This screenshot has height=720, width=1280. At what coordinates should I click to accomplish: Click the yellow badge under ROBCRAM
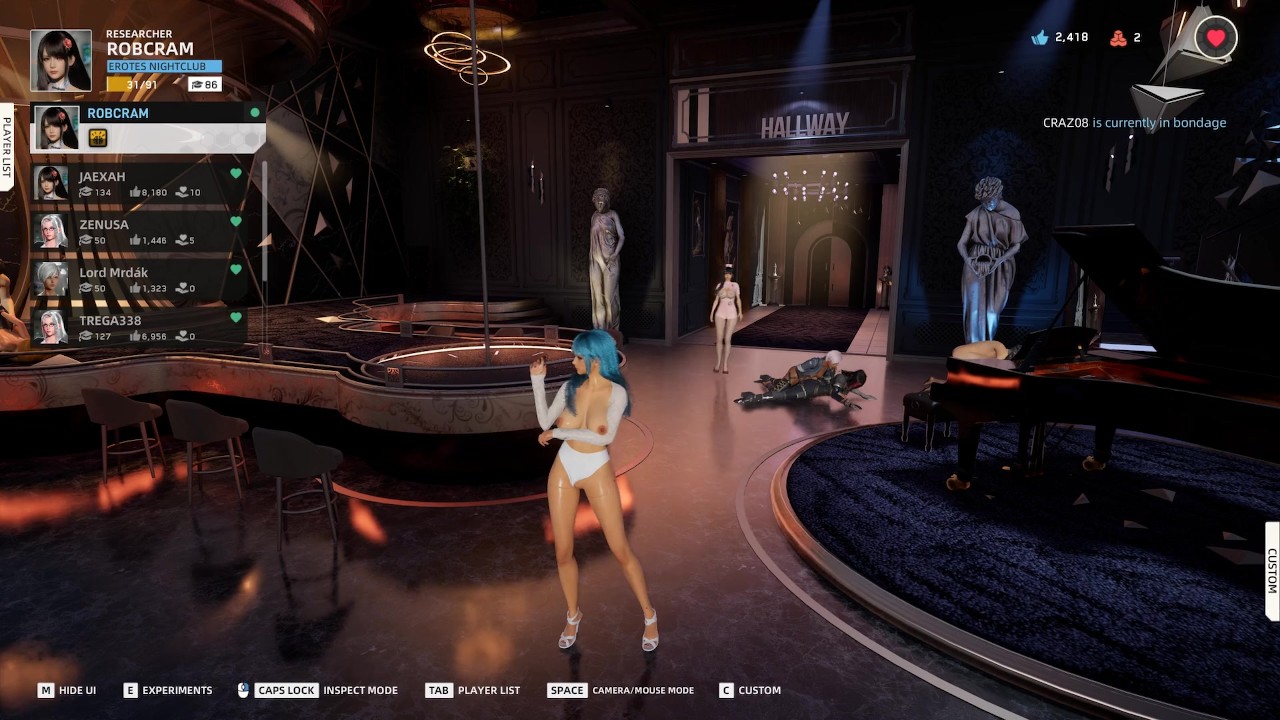pyautogui.click(x=98, y=138)
